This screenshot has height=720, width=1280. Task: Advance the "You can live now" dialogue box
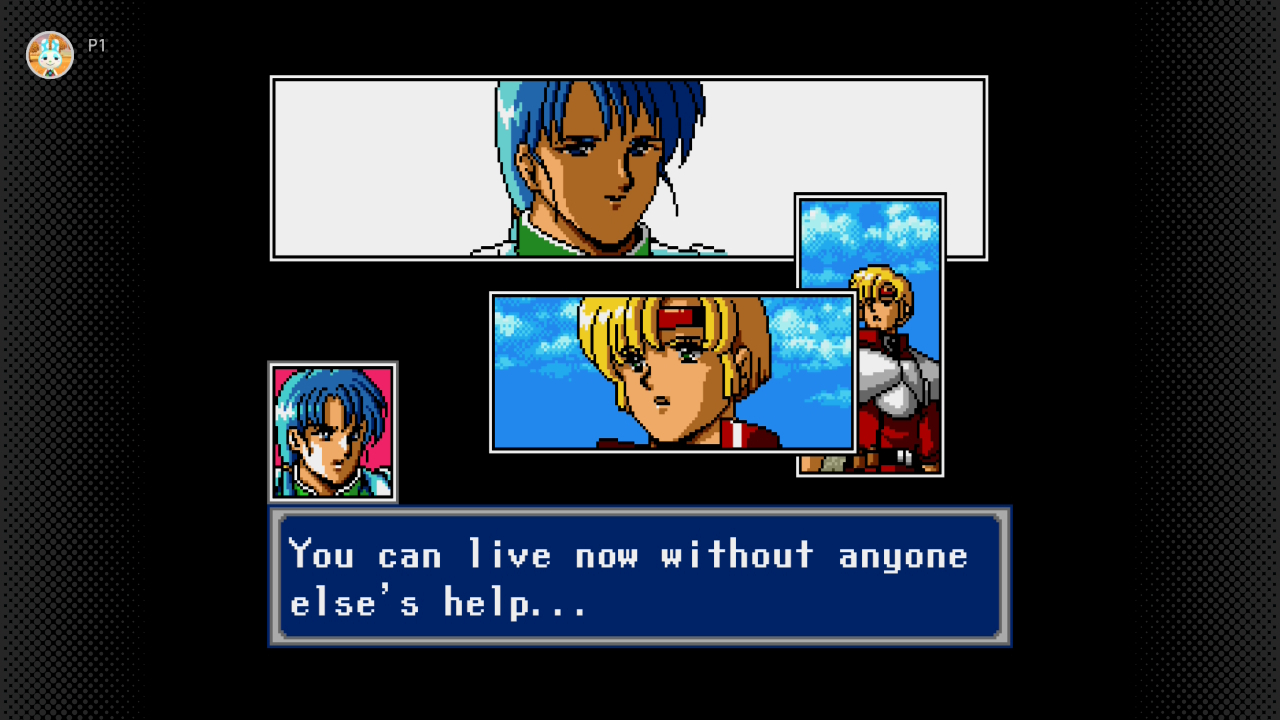click(x=639, y=576)
